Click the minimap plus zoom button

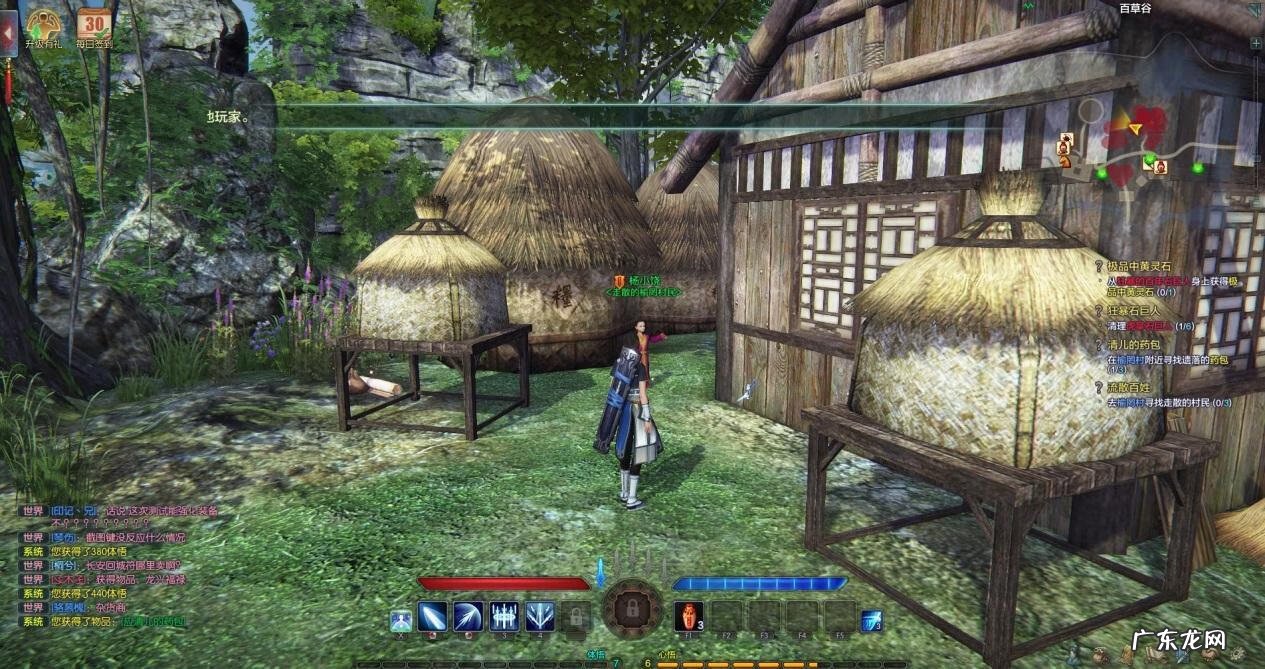pyautogui.click(x=1257, y=42)
